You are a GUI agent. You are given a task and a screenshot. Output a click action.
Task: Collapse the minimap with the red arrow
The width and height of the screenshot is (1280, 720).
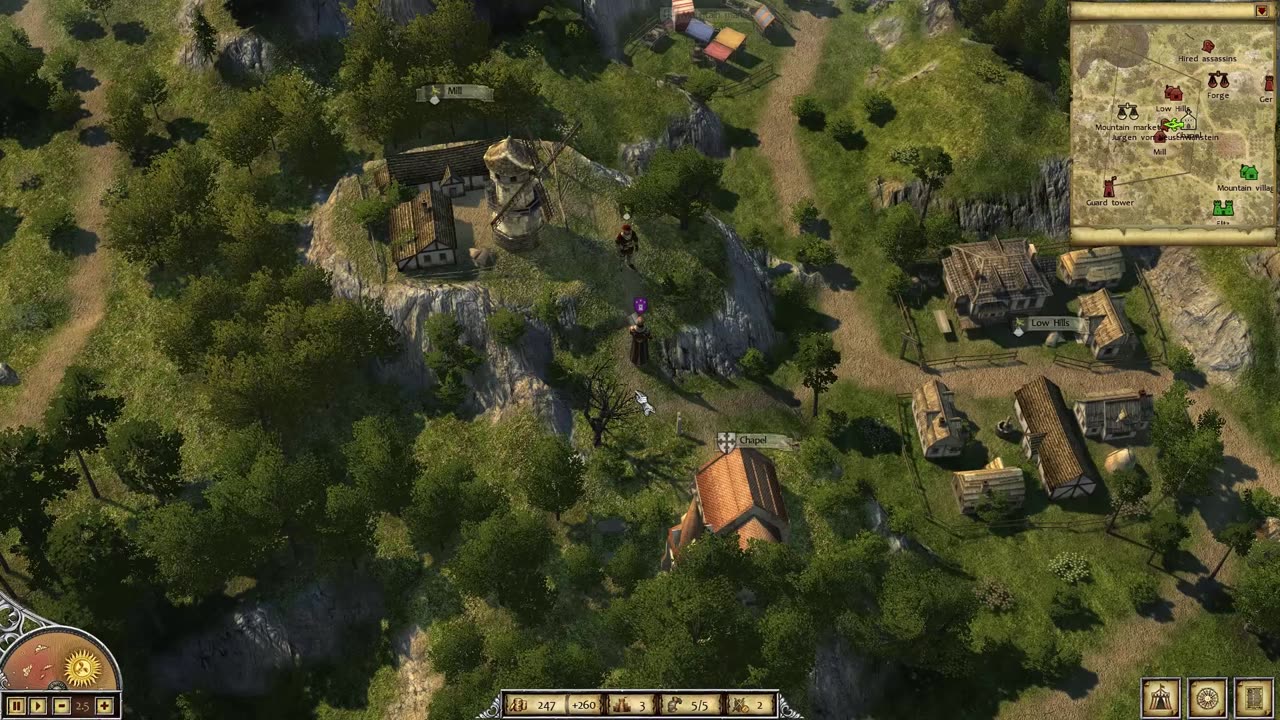tap(1261, 11)
